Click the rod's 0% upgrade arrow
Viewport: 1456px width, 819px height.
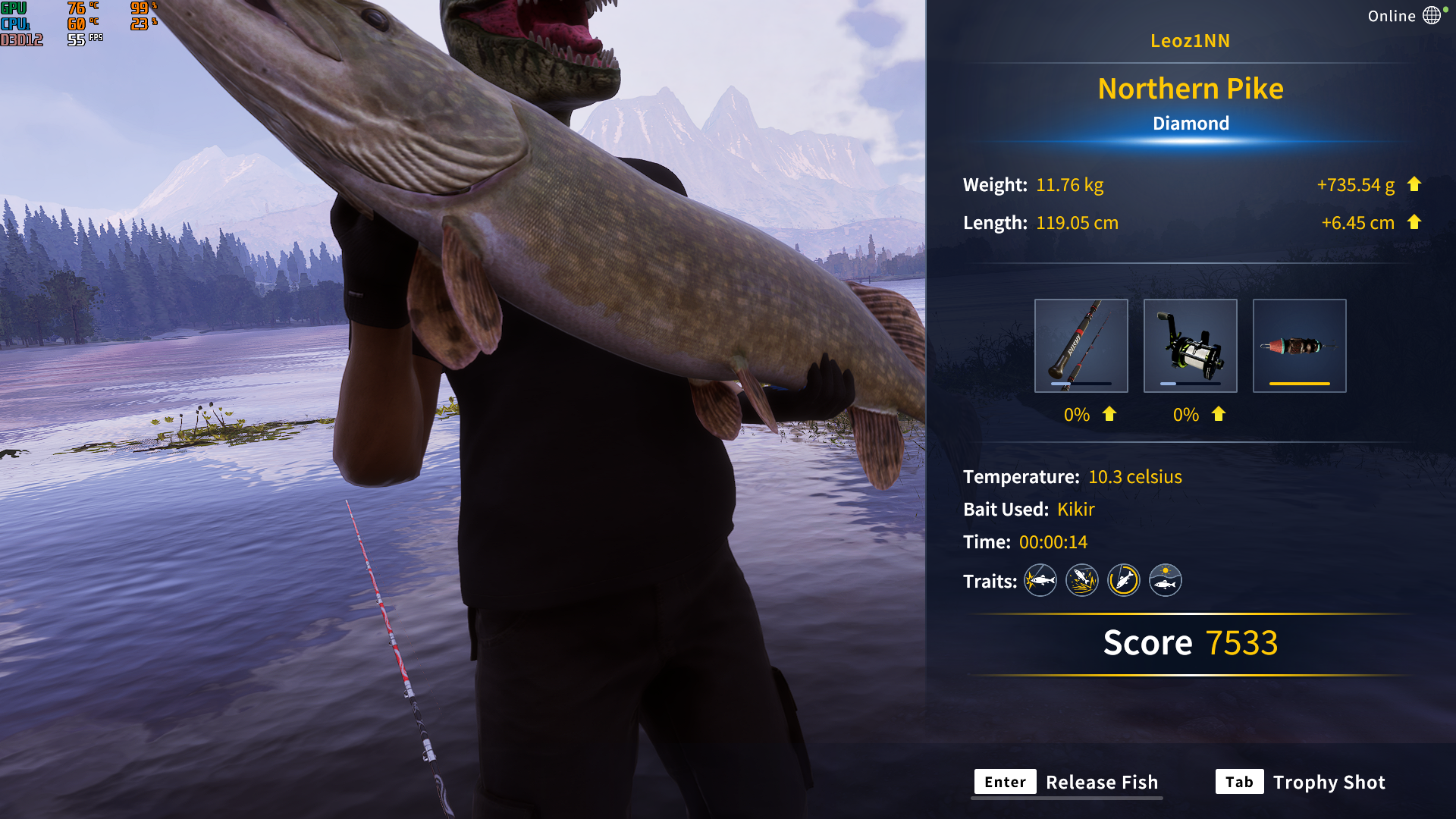[x=1108, y=415]
